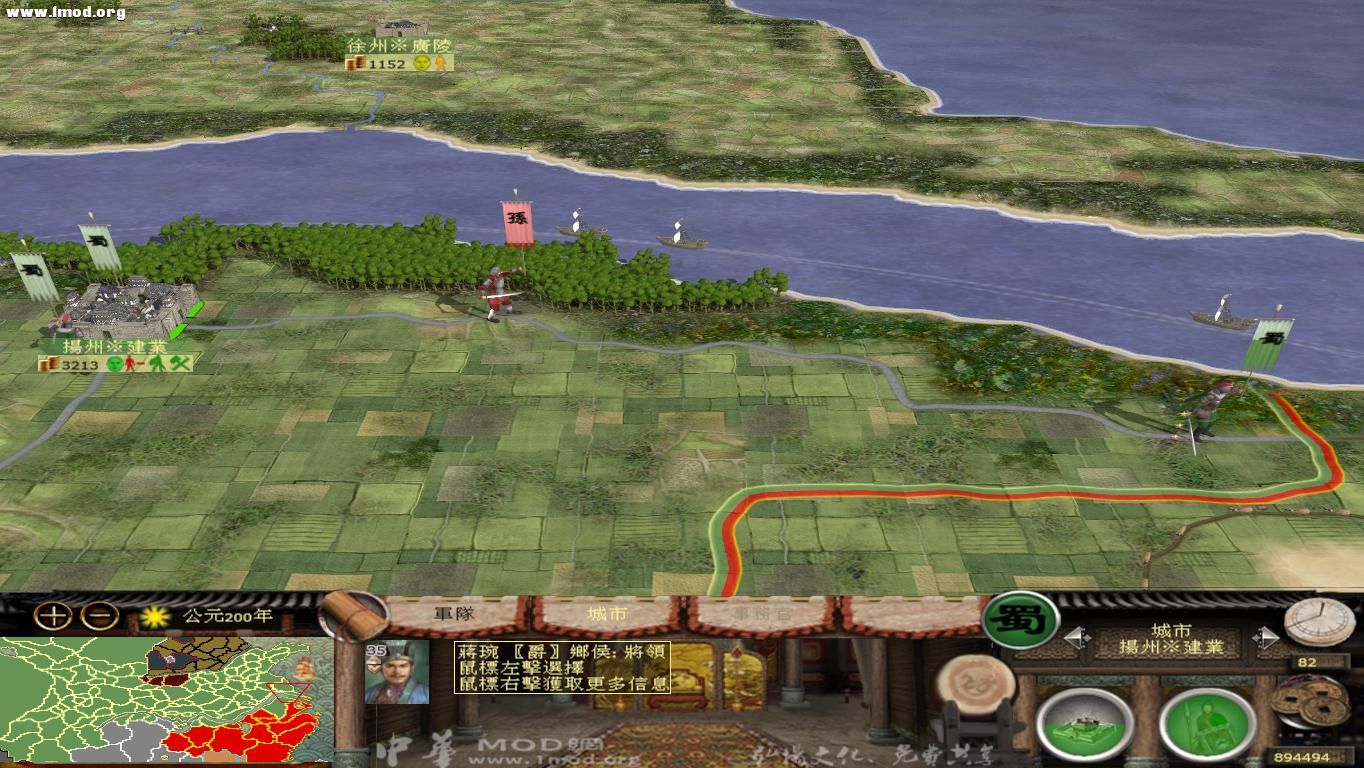Click the sun icon next to the year
1364x768 pixels.
click(155, 617)
